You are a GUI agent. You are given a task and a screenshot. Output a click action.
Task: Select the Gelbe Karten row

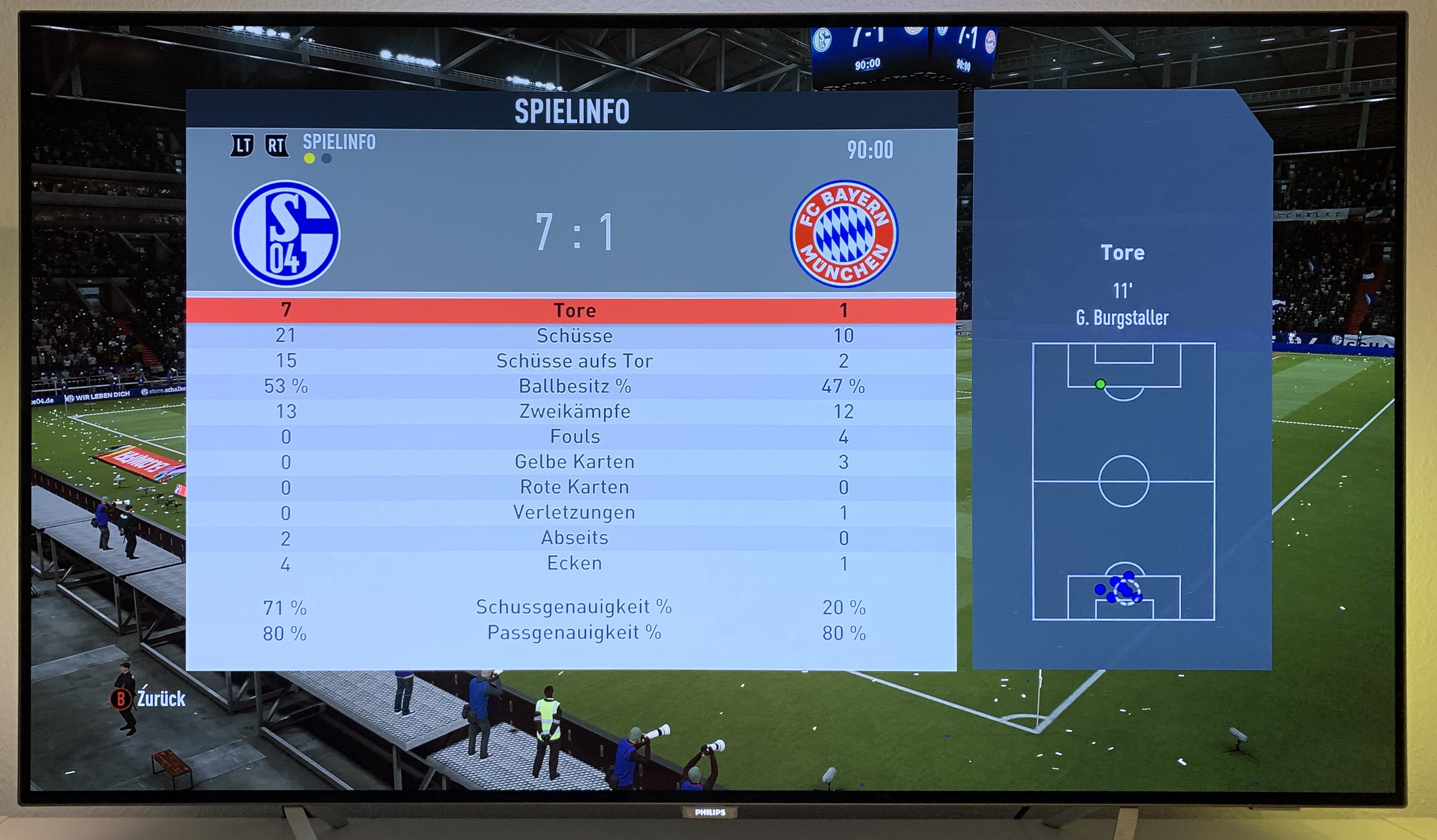[574, 462]
